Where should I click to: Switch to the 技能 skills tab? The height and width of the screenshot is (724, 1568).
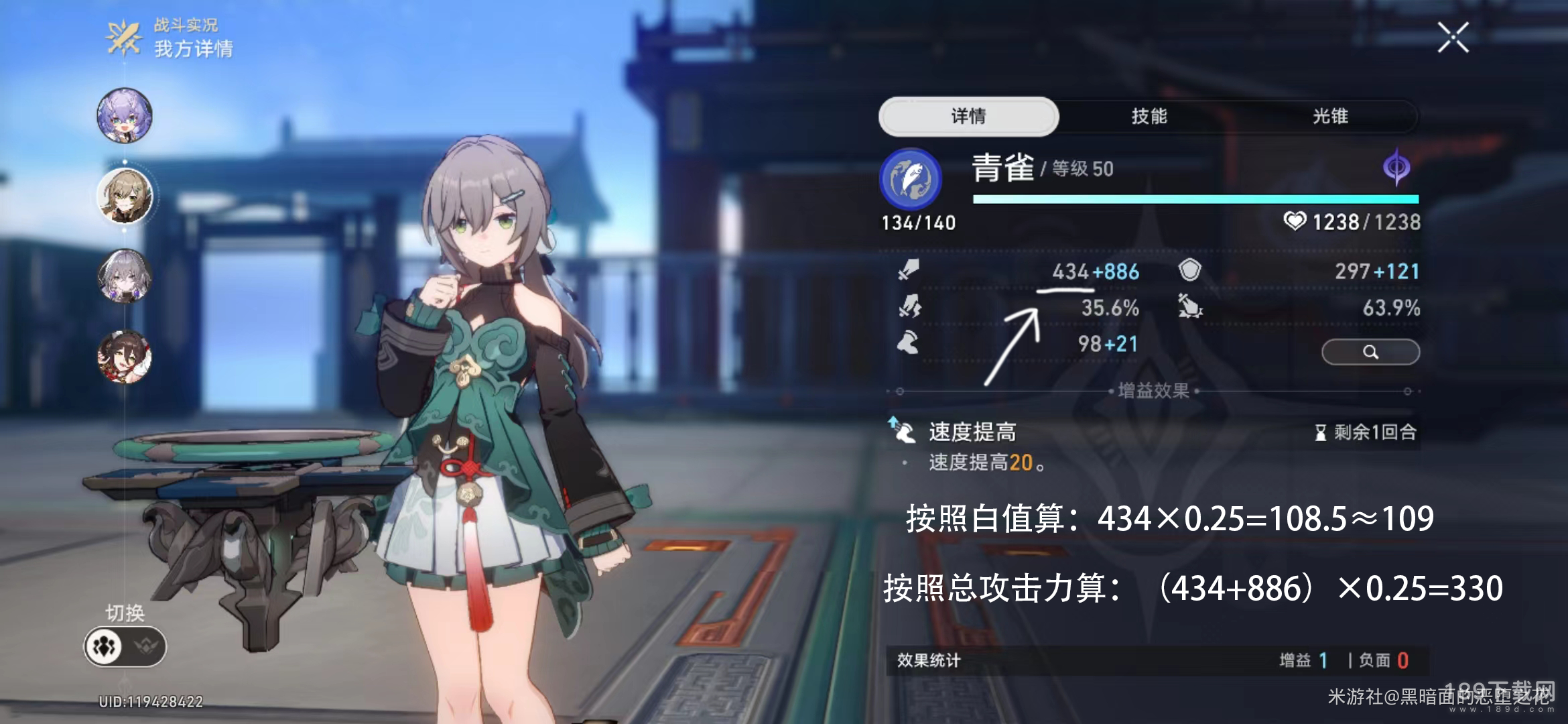[1149, 116]
